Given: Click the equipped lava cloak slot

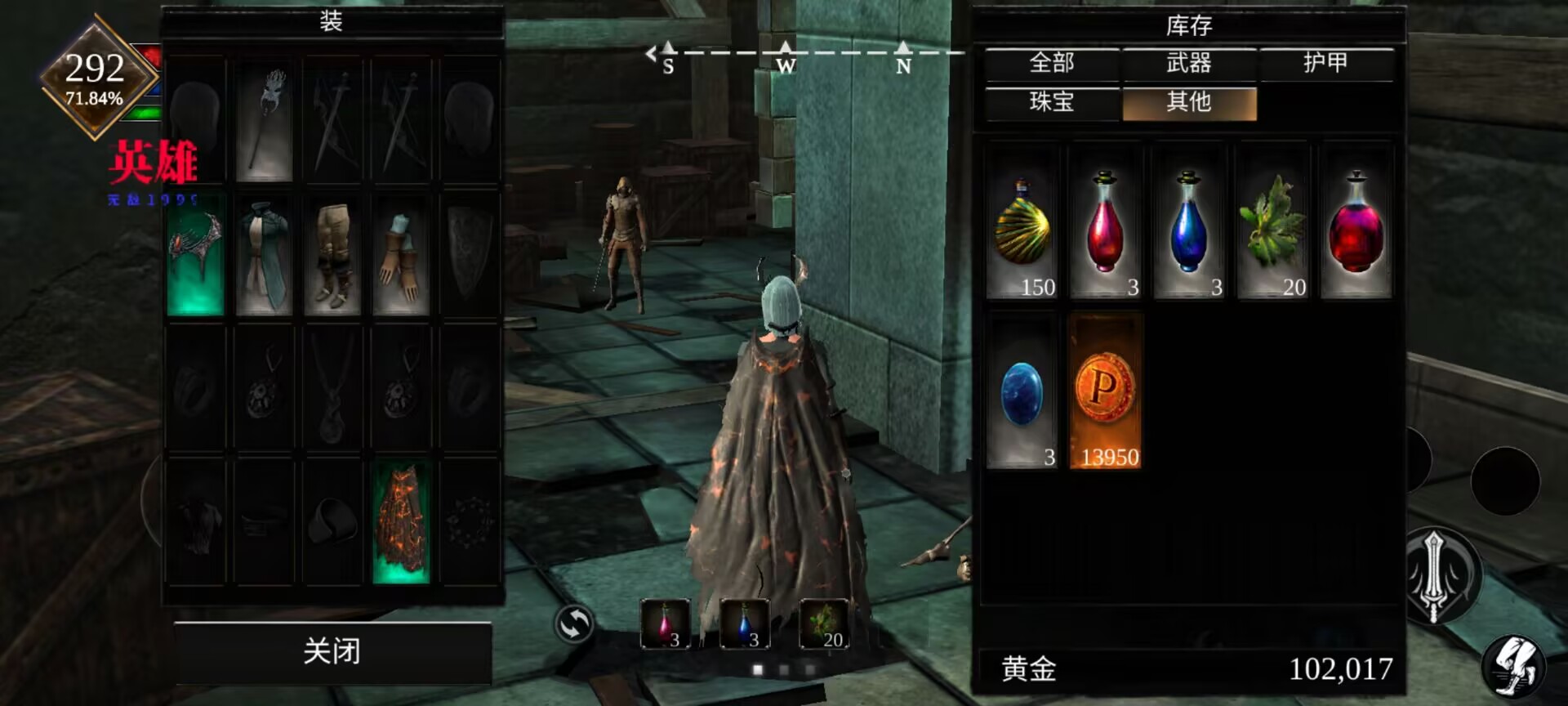Looking at the screenshot, I should (401, 523).
